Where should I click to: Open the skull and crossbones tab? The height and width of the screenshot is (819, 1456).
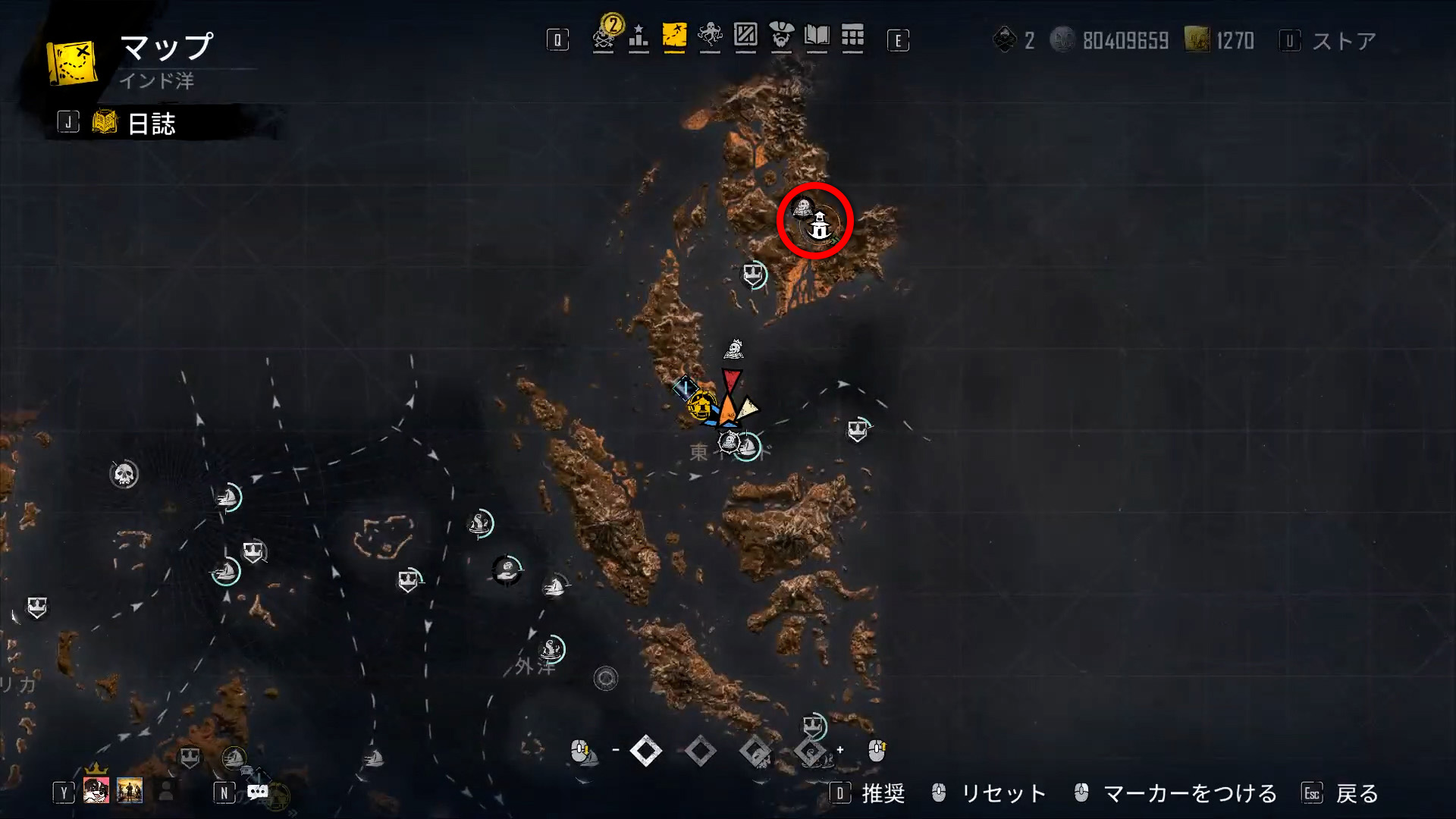pos(604,36)
